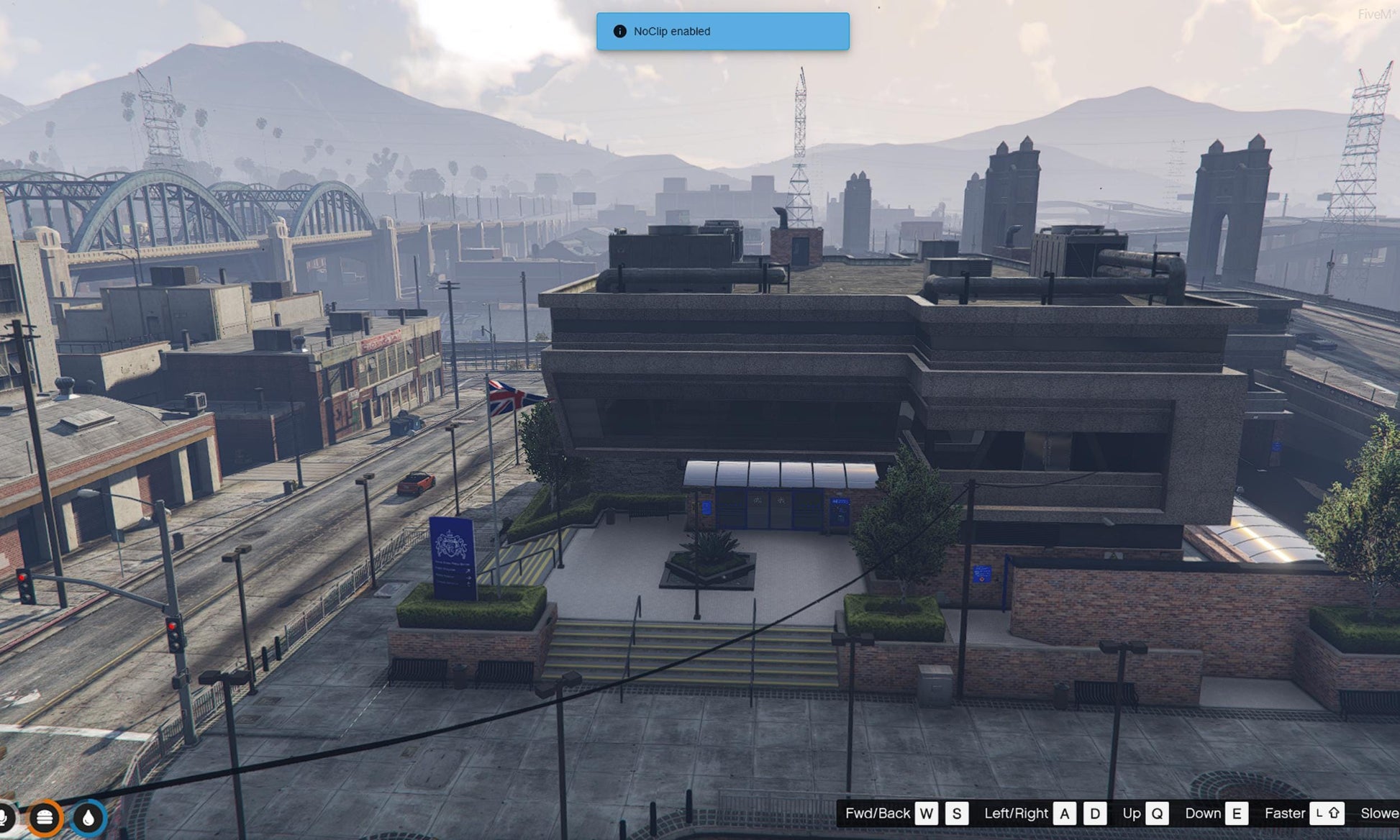The width and height of the screenshot is (1400, 840).
Task: Select the water drop thirst icon
Action: point(88,818)
